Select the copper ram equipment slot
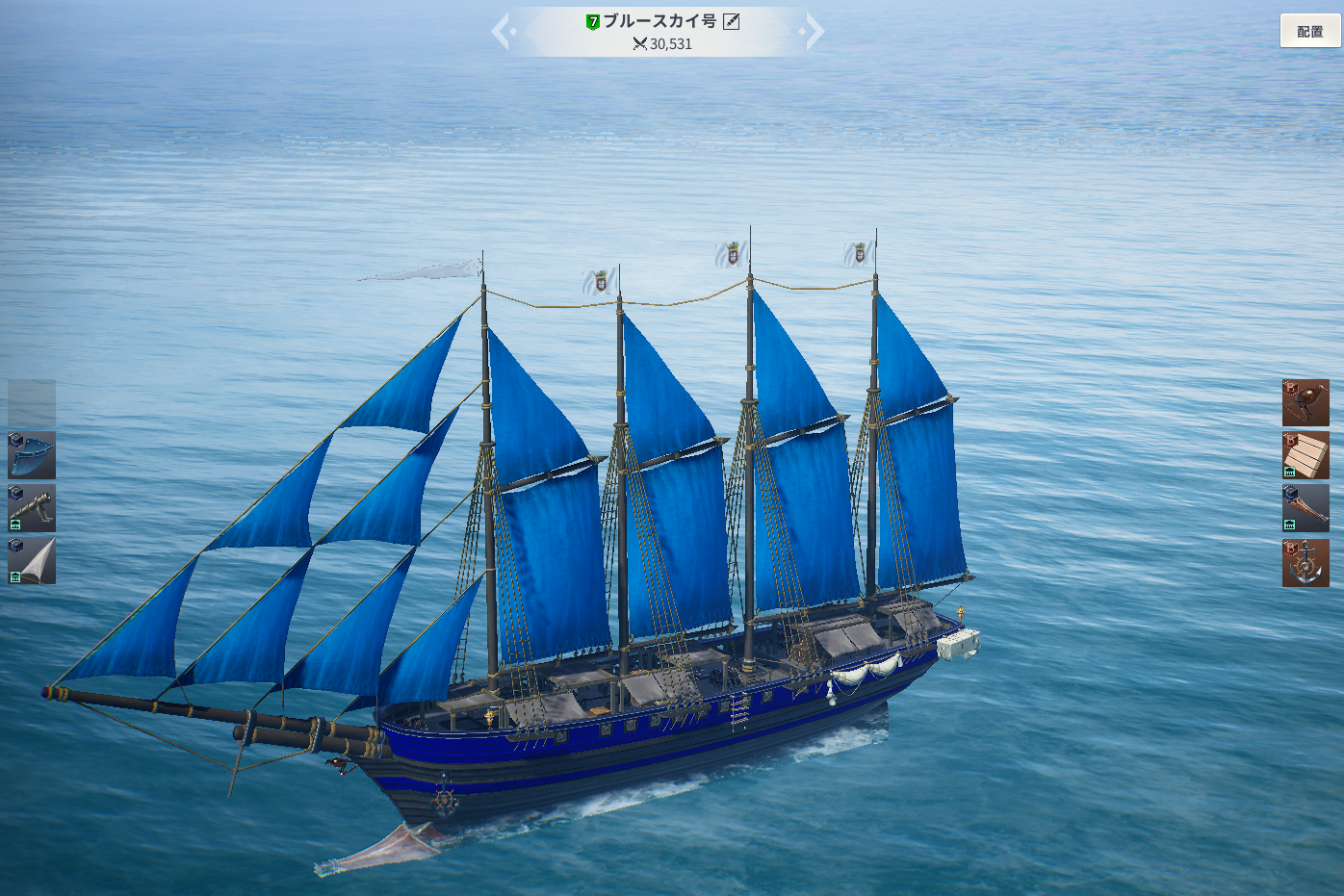This screenshot has width=1344, height=896. [1305, 508]
